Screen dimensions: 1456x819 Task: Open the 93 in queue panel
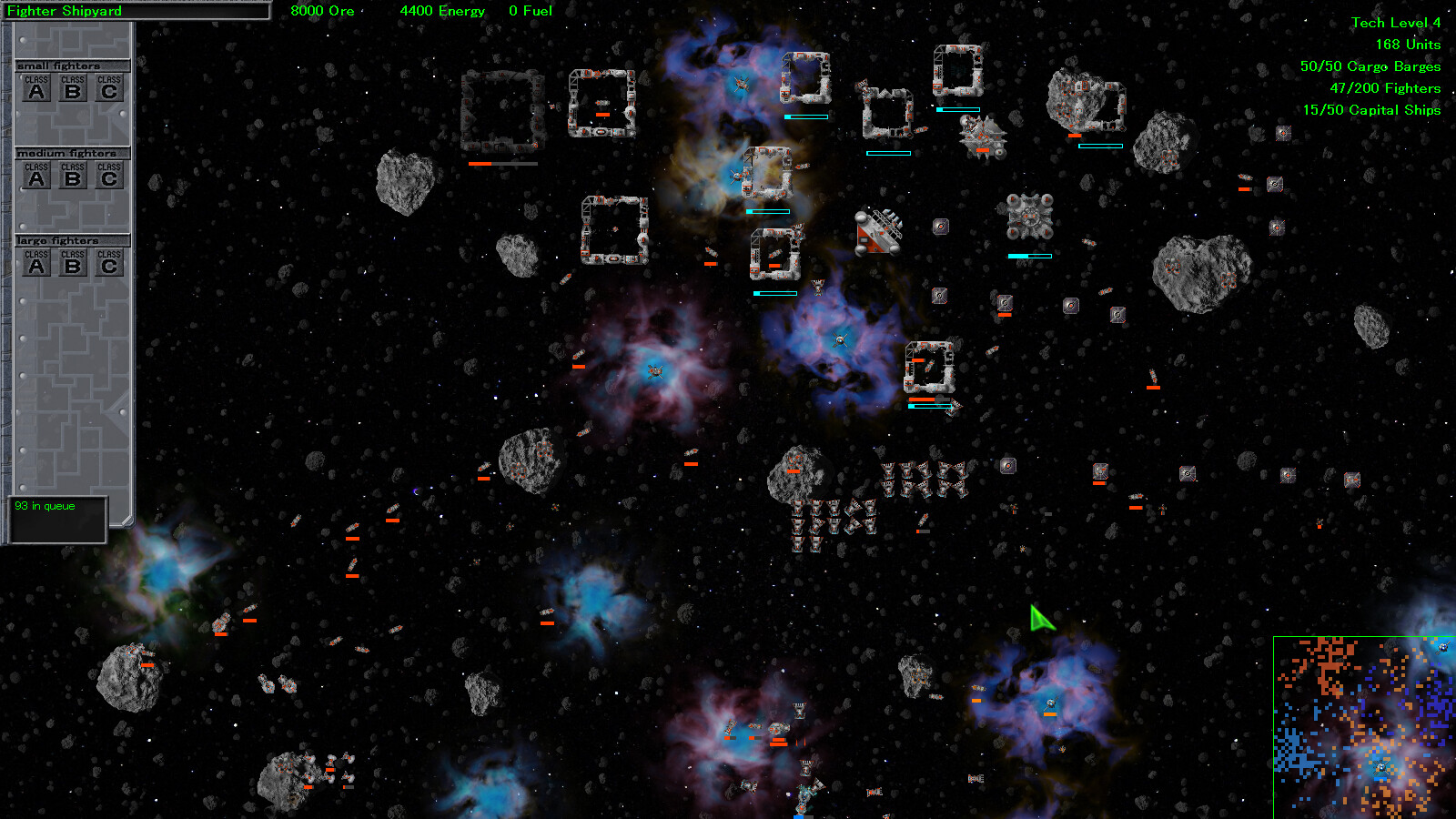point(56,517)
